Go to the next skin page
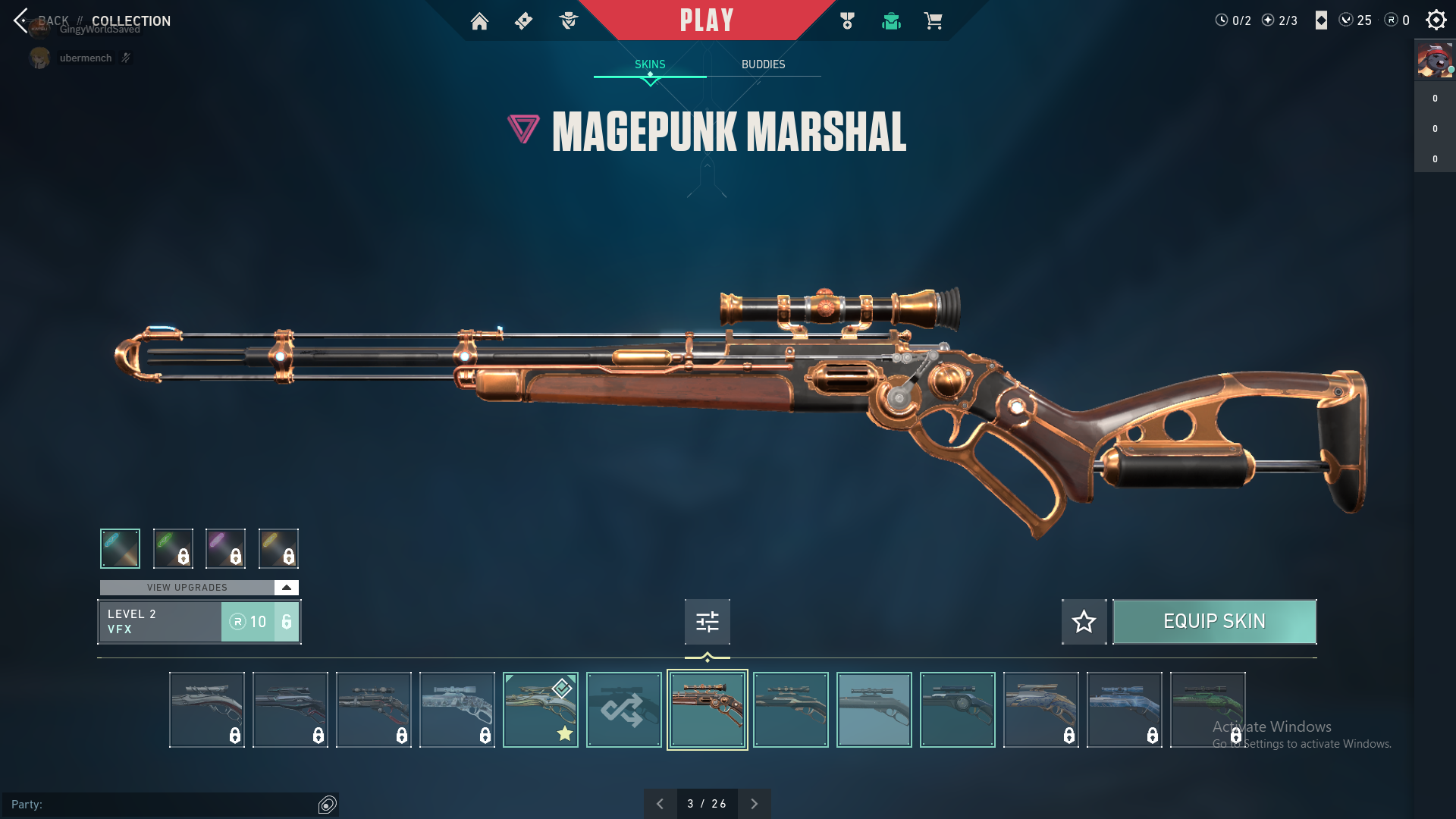 pos(754,804)
